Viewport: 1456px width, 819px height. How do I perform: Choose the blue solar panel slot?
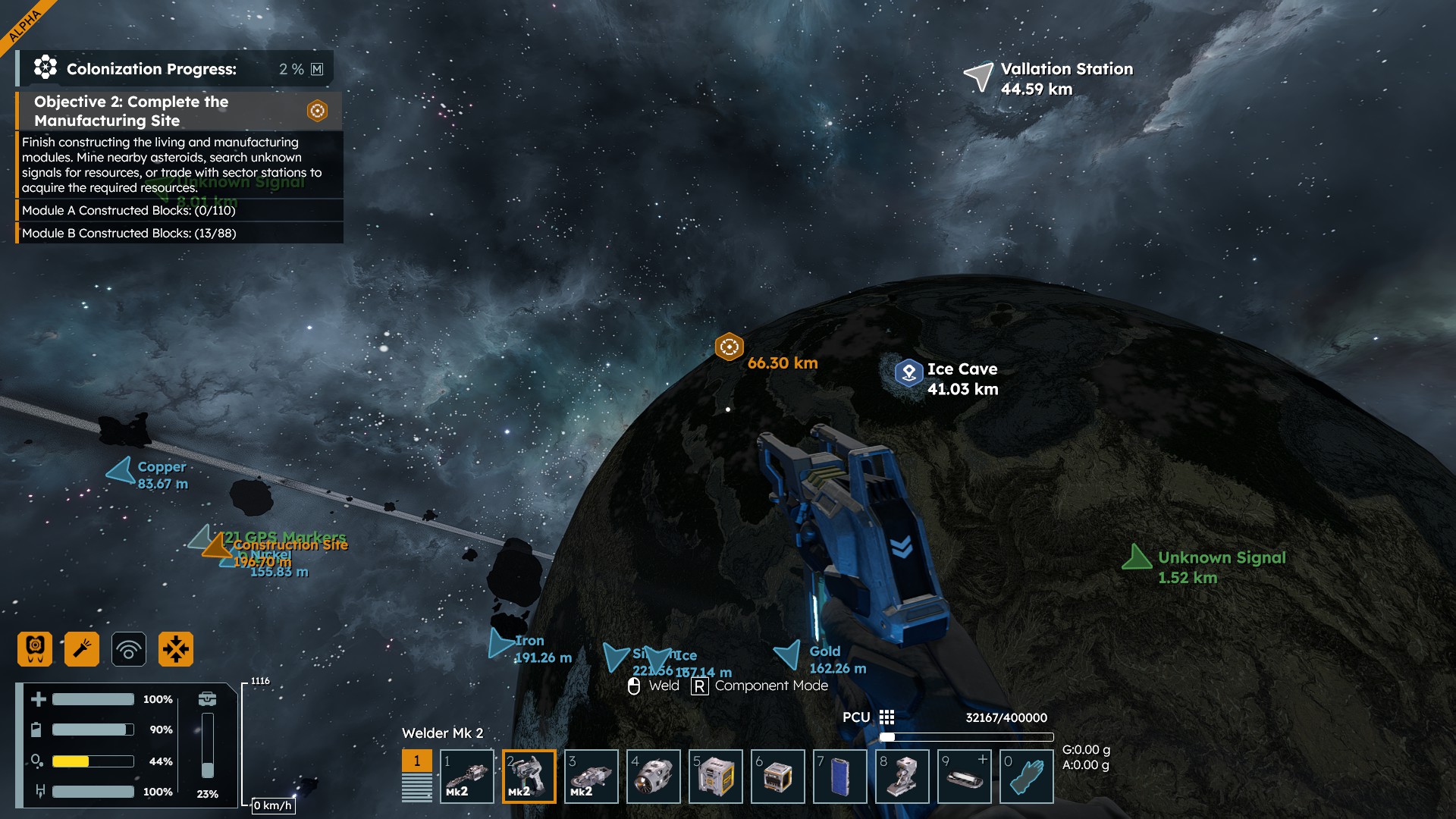click(840, 777)
